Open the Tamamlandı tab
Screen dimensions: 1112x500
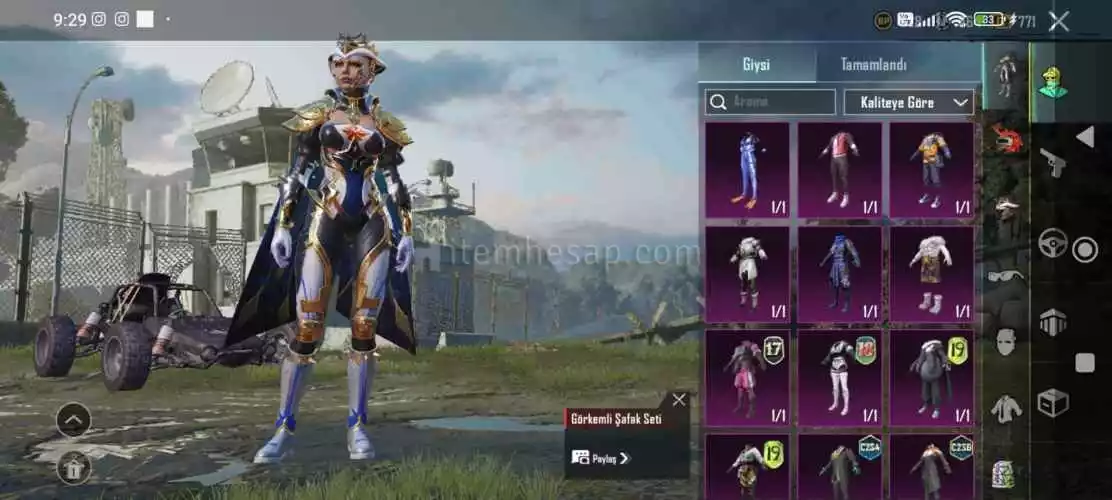[x=873, y=65]
